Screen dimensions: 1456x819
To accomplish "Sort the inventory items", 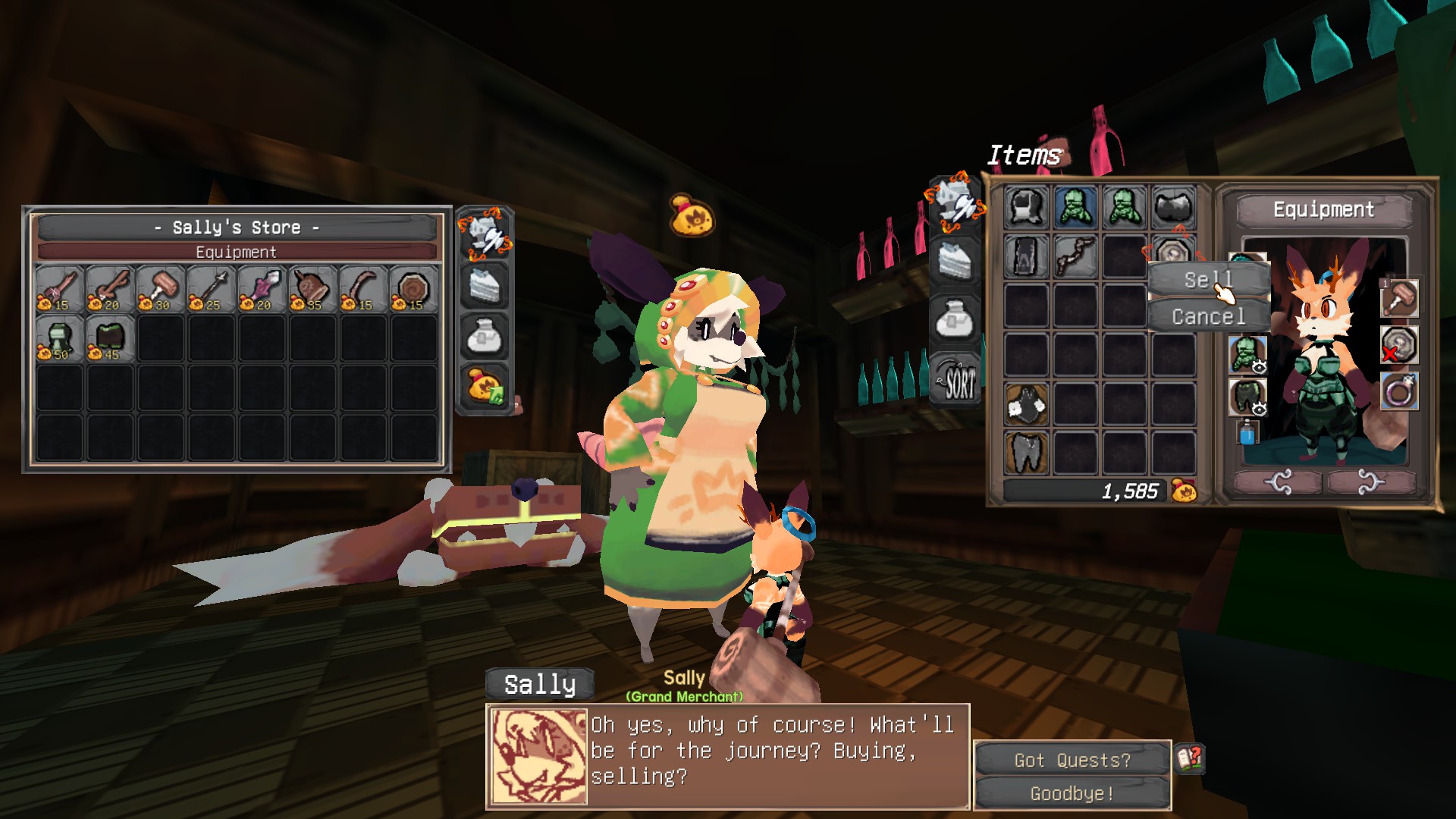I will (x=955, y=380).
